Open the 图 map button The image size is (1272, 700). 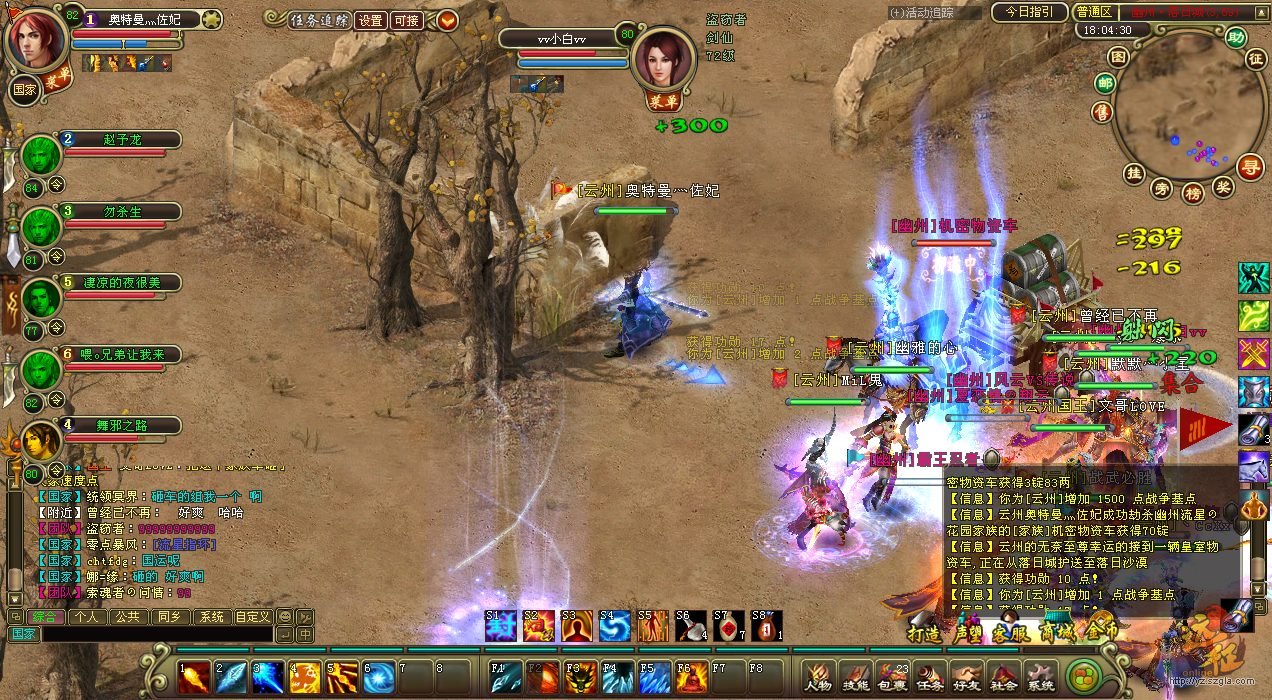(x=1119, y=56)
